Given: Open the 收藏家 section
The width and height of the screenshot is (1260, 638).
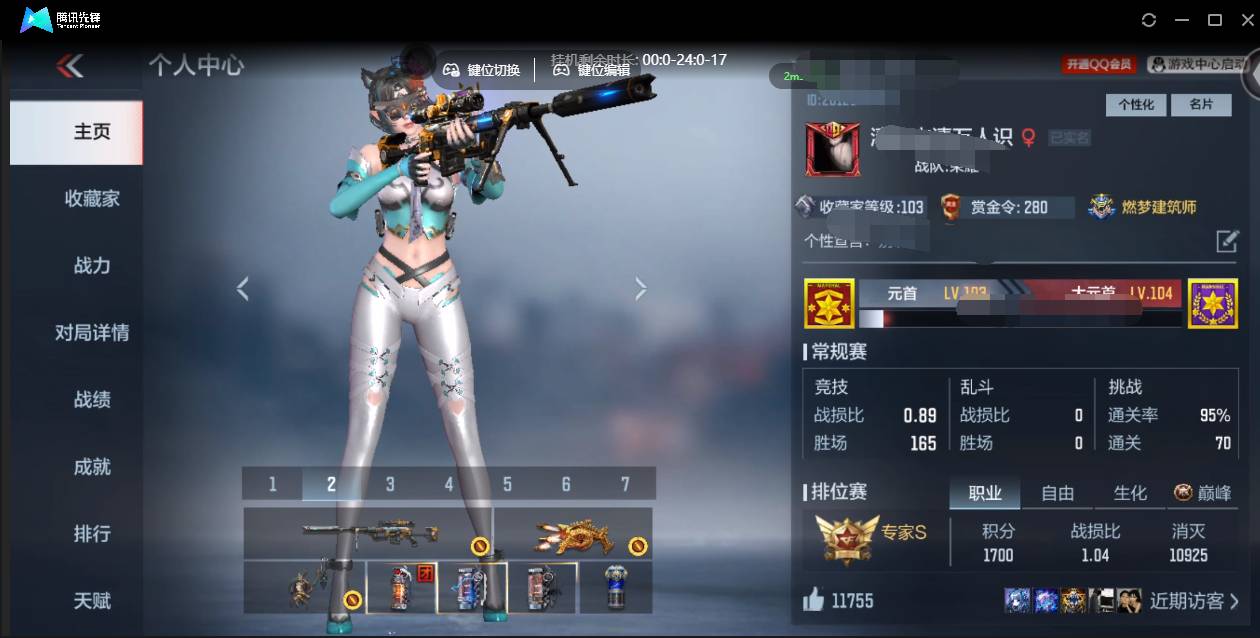Looking at the screenshot, I should 92,199.
